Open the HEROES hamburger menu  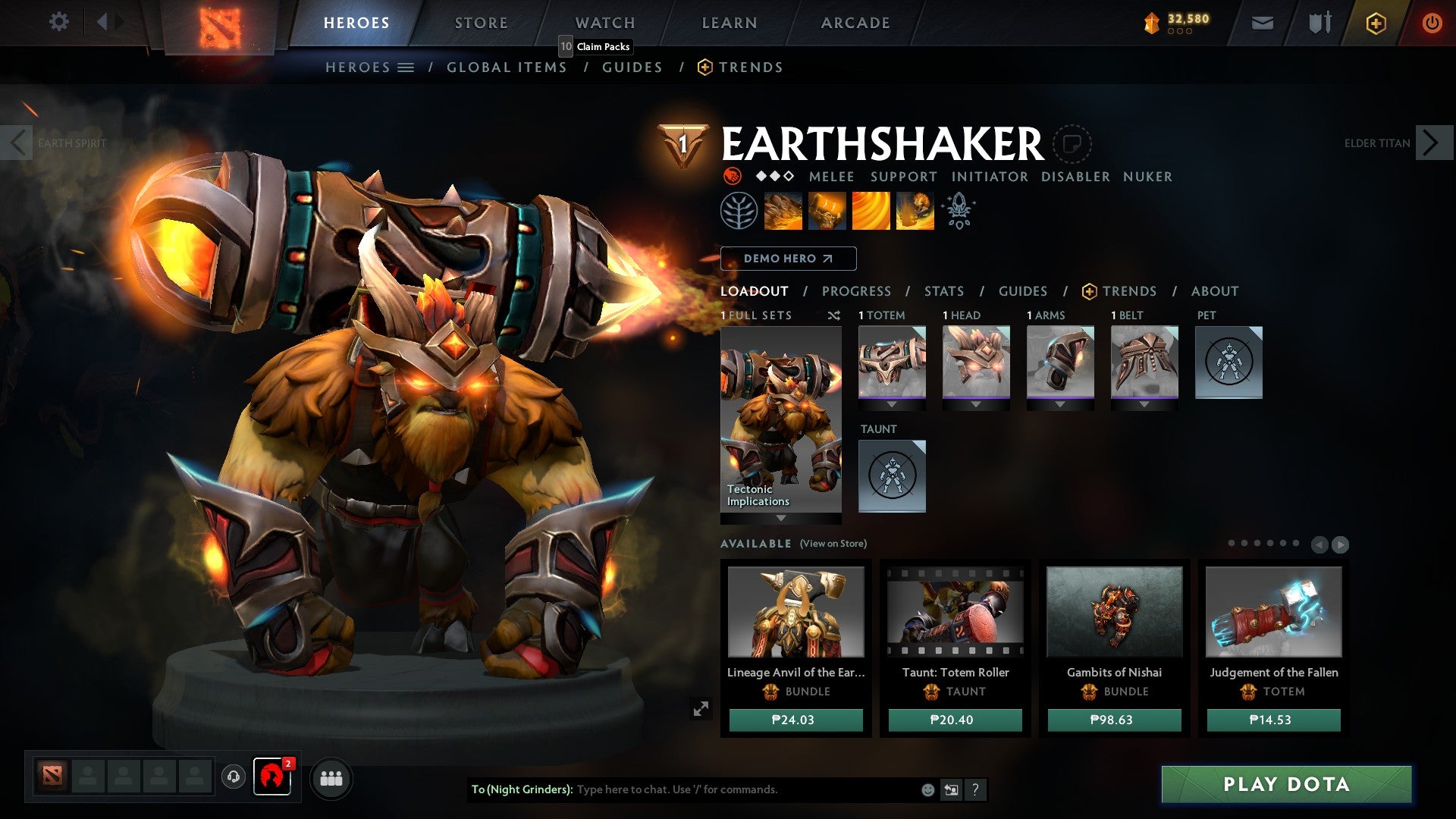(406, 67)
